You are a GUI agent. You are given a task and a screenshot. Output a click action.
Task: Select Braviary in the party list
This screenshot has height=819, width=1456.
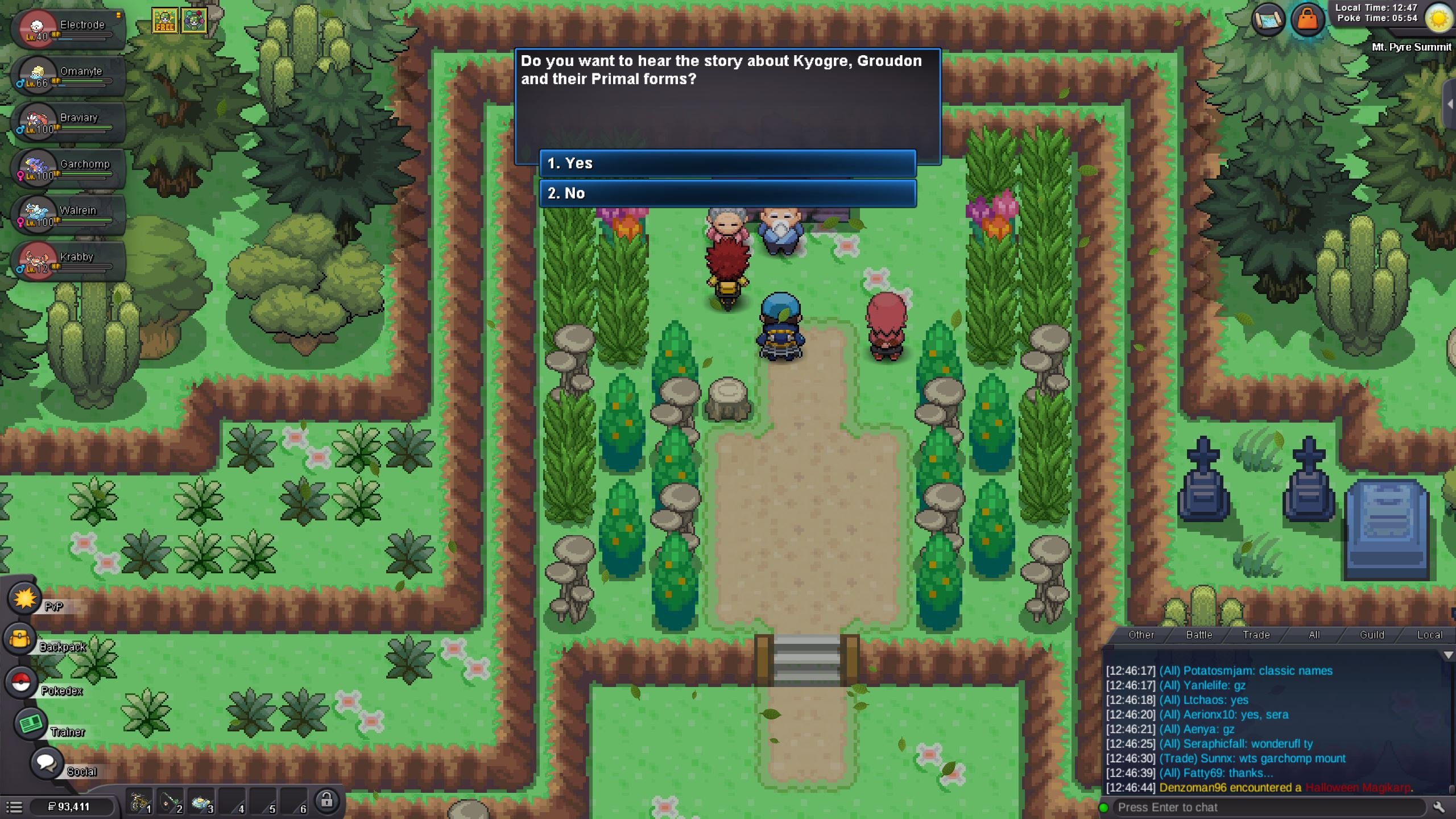68,122
